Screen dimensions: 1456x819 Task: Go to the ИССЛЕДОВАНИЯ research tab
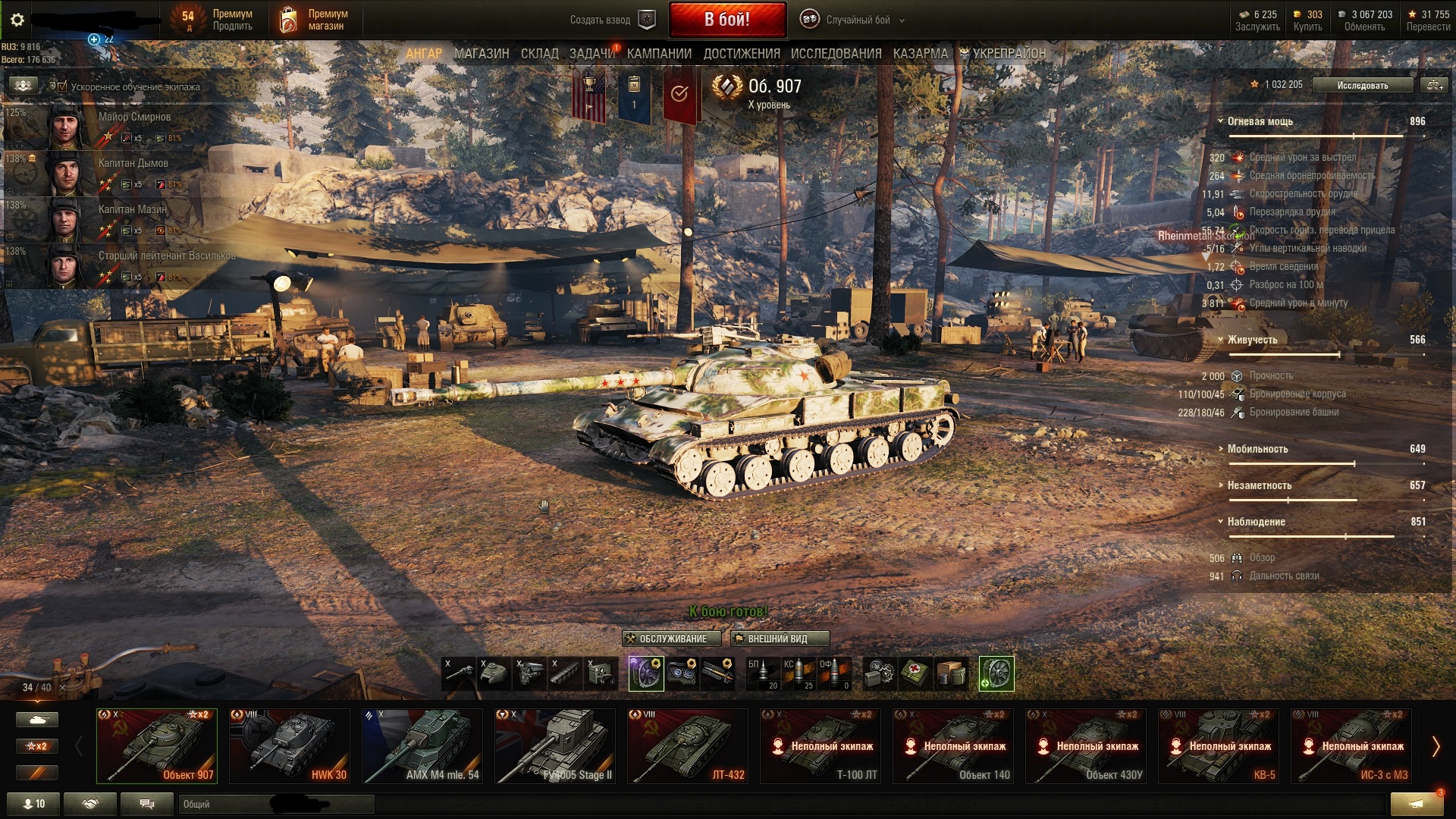(x=836, y=54)
